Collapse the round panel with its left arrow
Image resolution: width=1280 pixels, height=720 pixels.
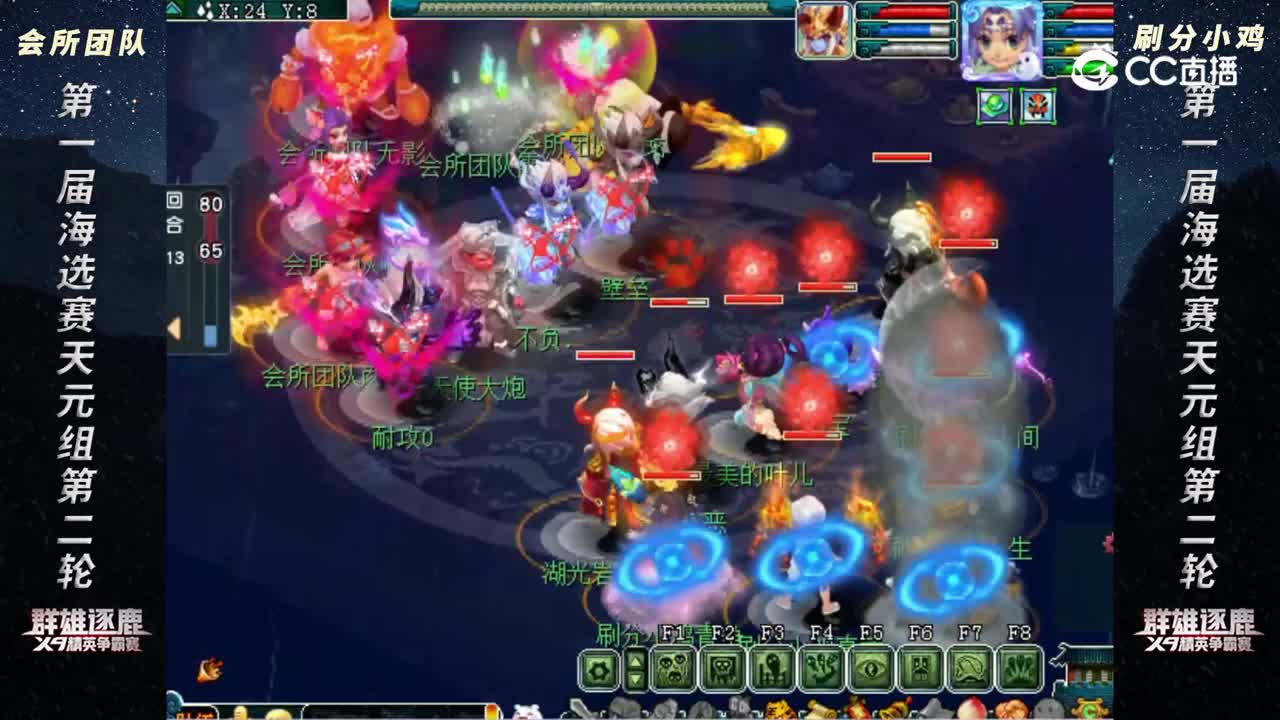point(174,328)
